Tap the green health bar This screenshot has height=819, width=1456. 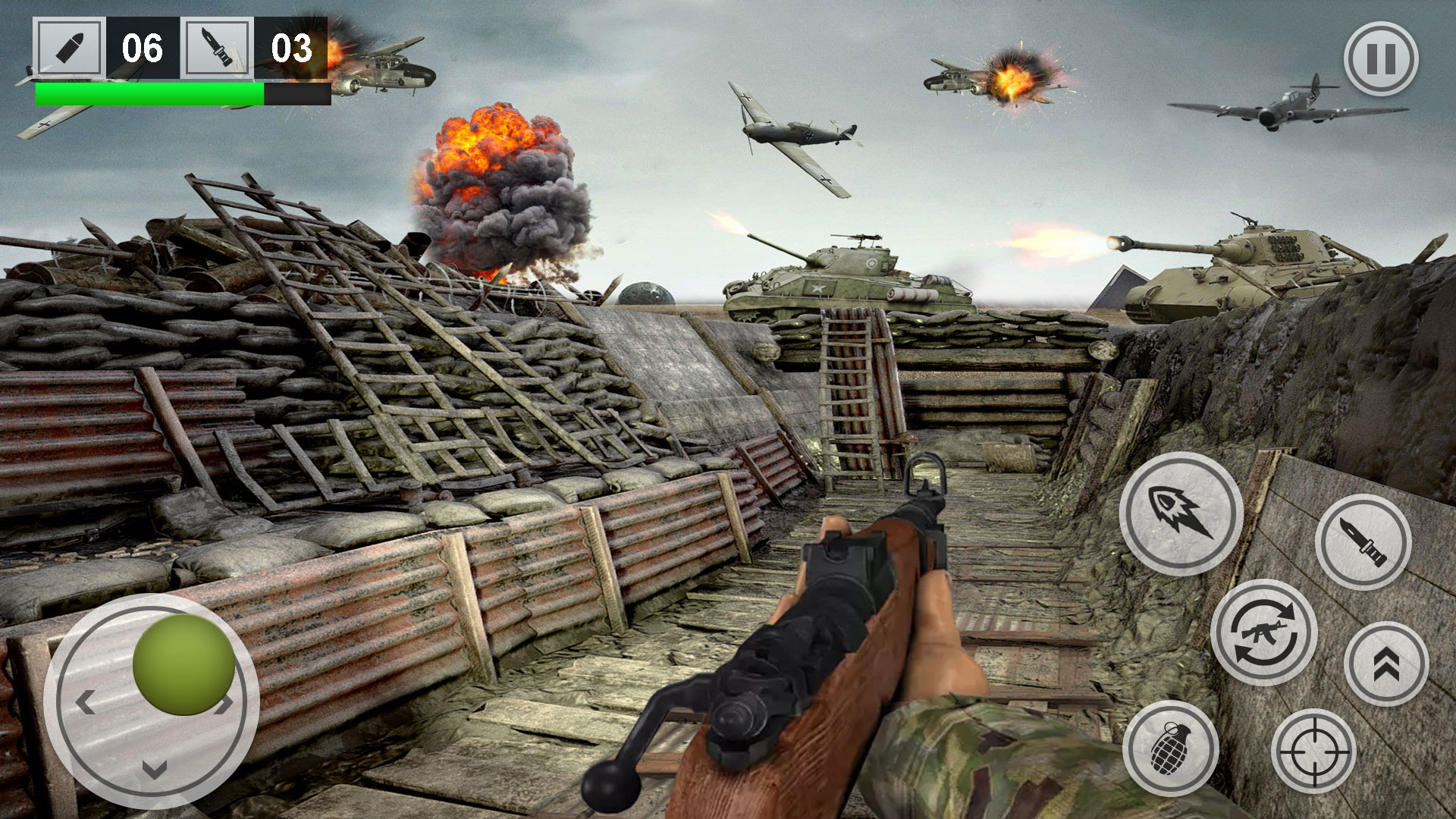(148, 91)
